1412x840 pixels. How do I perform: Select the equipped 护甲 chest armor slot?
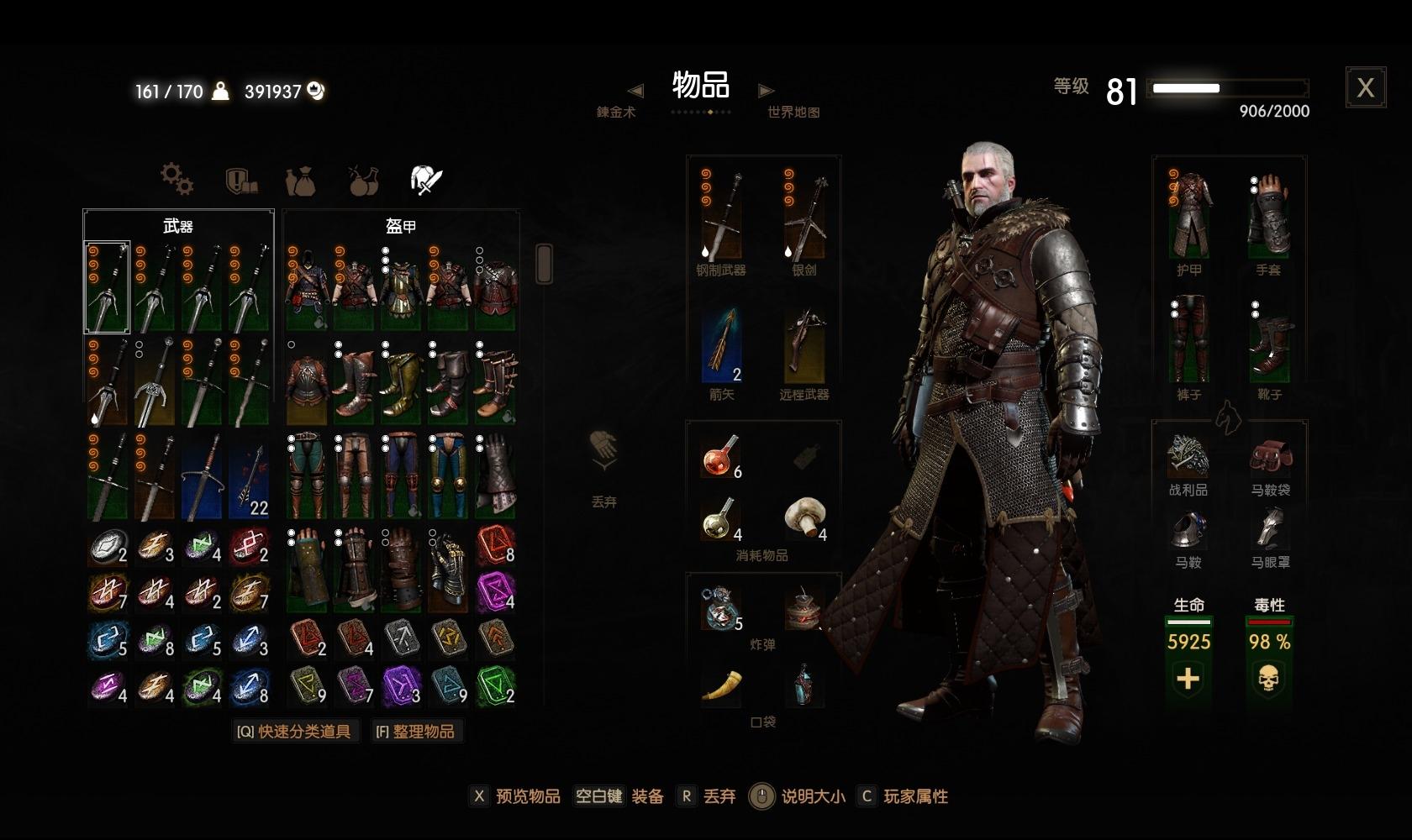1188,214
